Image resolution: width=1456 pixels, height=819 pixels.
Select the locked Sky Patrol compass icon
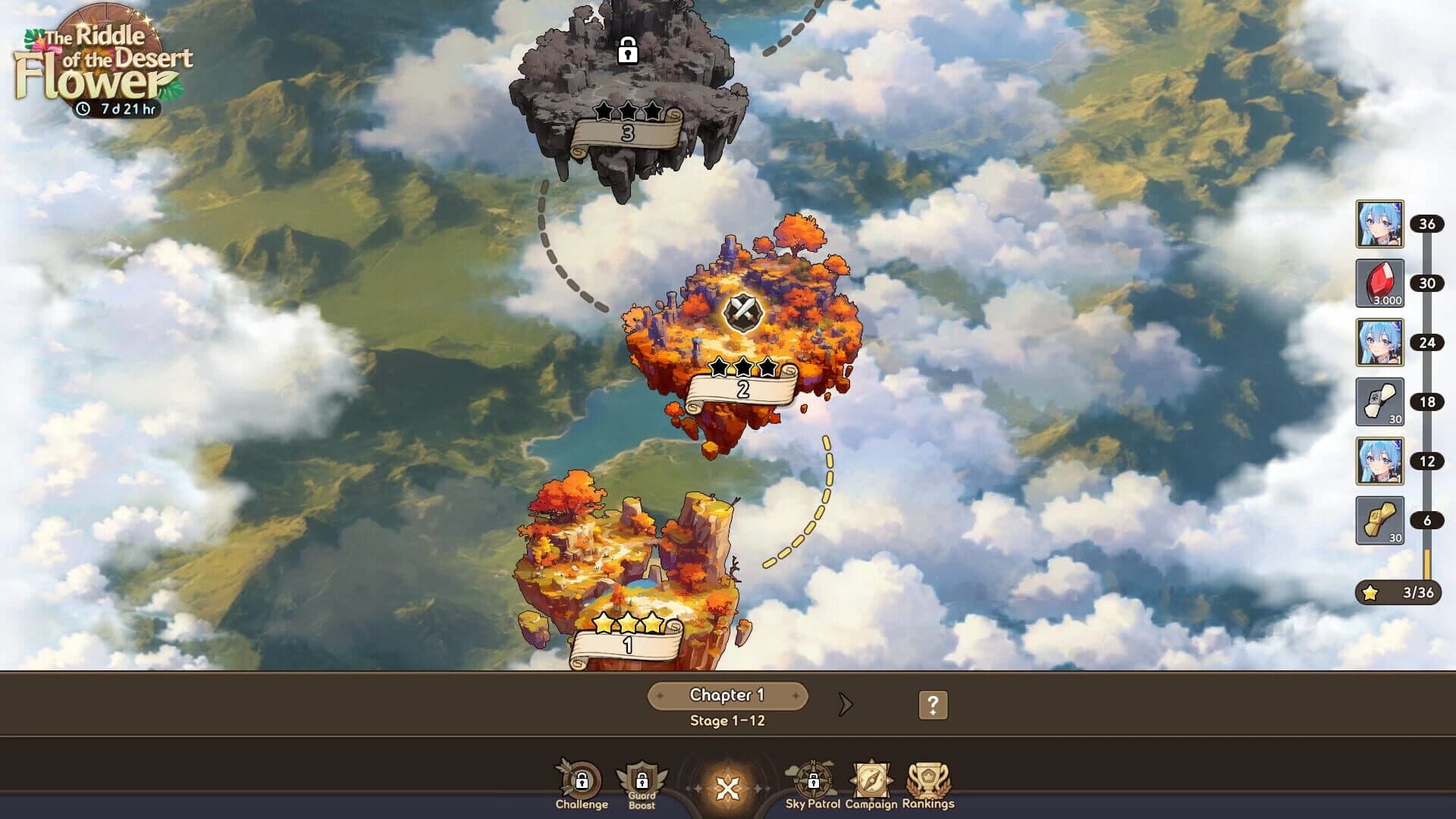point(815,779)
